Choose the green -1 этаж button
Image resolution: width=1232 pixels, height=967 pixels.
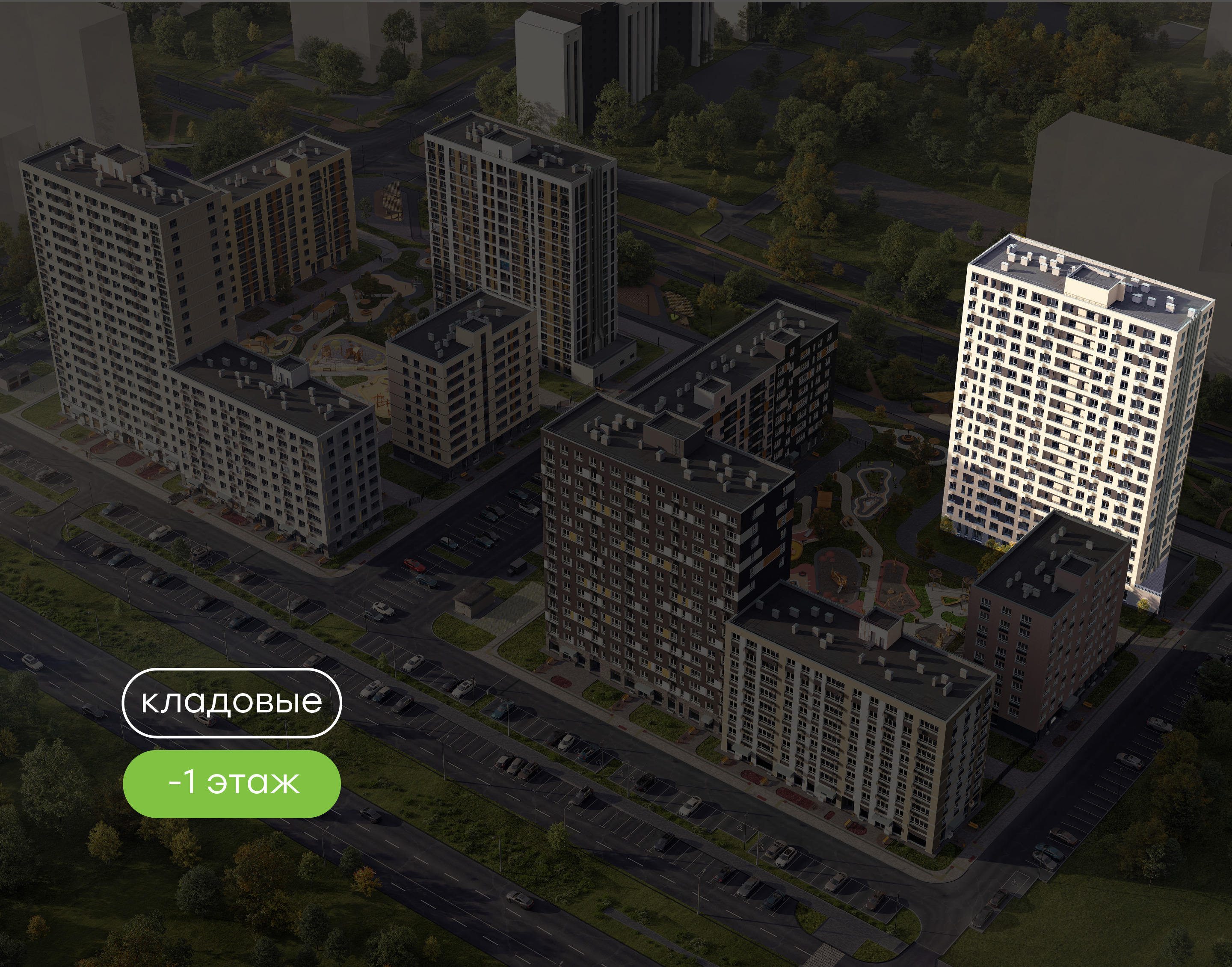231,783
